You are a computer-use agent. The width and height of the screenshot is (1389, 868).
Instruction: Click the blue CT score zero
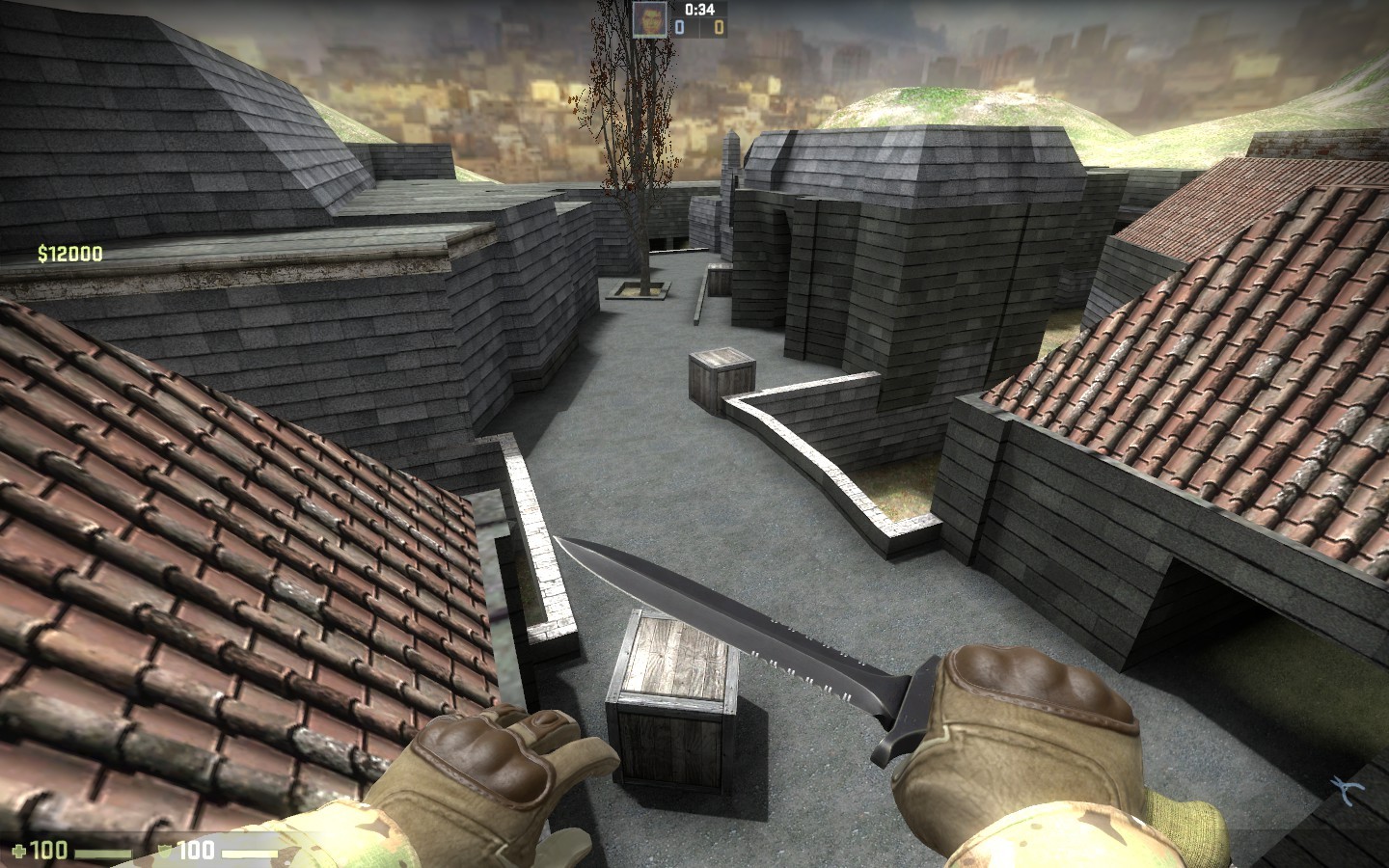[681, 26]
